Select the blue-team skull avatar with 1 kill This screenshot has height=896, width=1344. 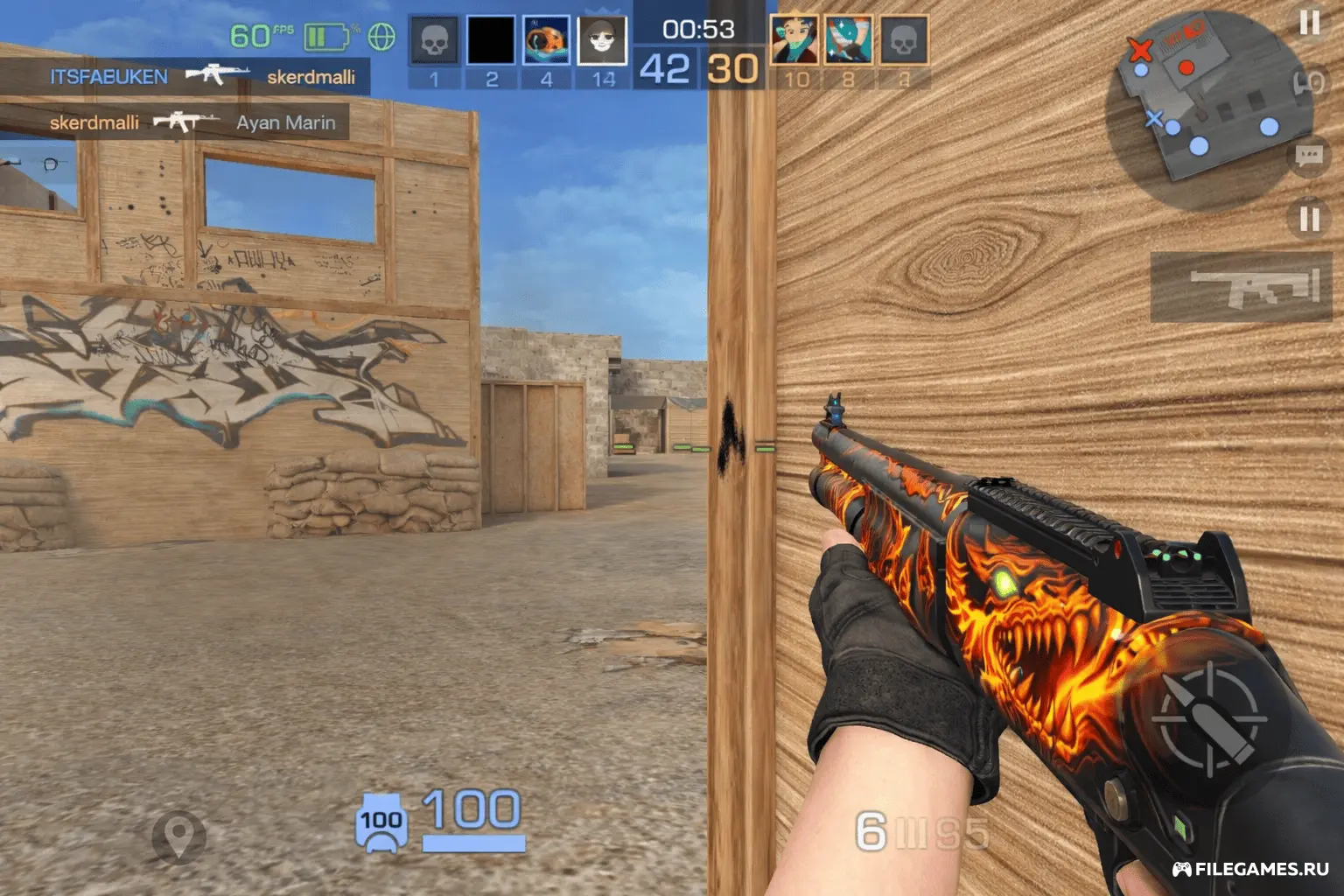(434, 40)
